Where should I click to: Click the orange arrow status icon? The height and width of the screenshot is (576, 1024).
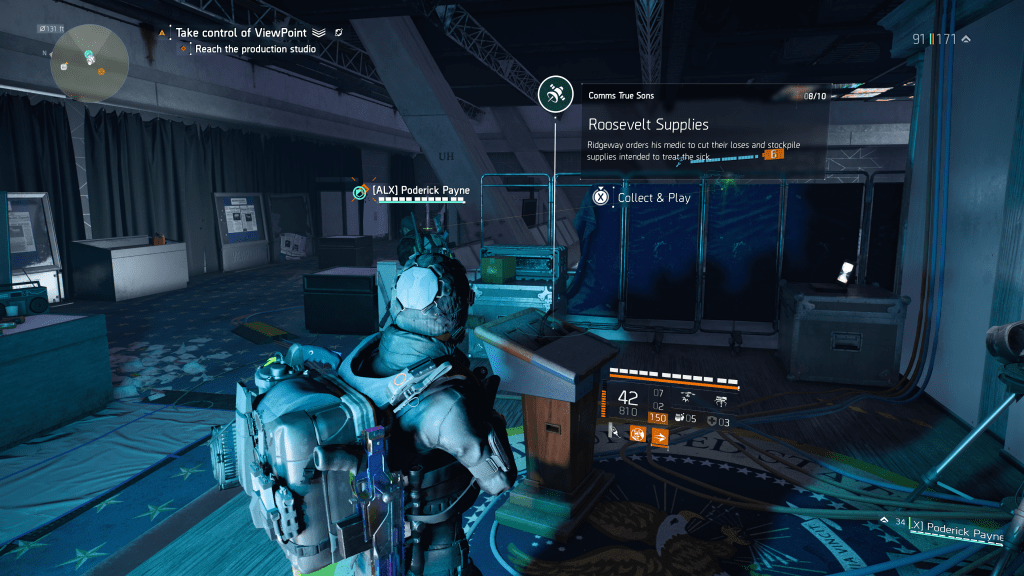click(x=659, y=436)
